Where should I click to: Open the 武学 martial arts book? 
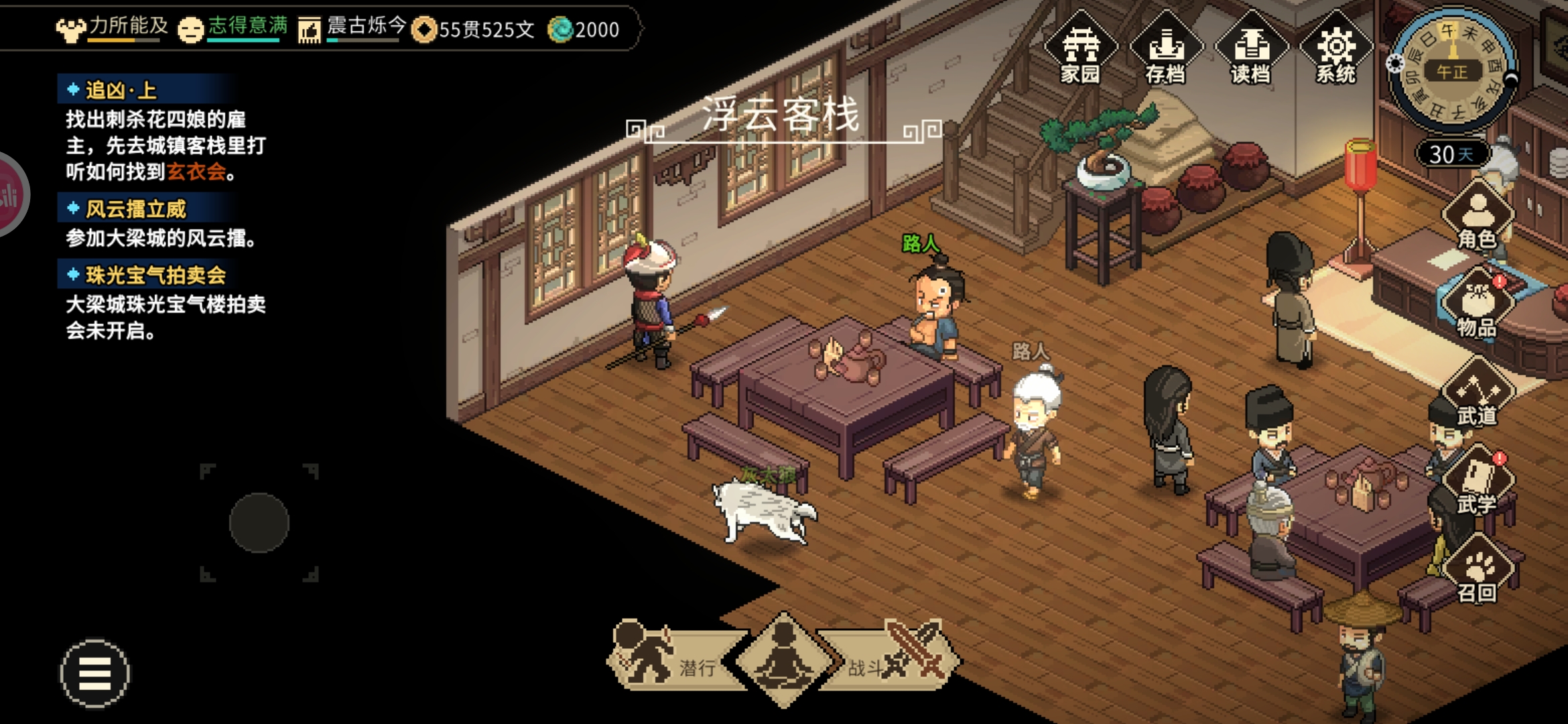(1478, 483)
